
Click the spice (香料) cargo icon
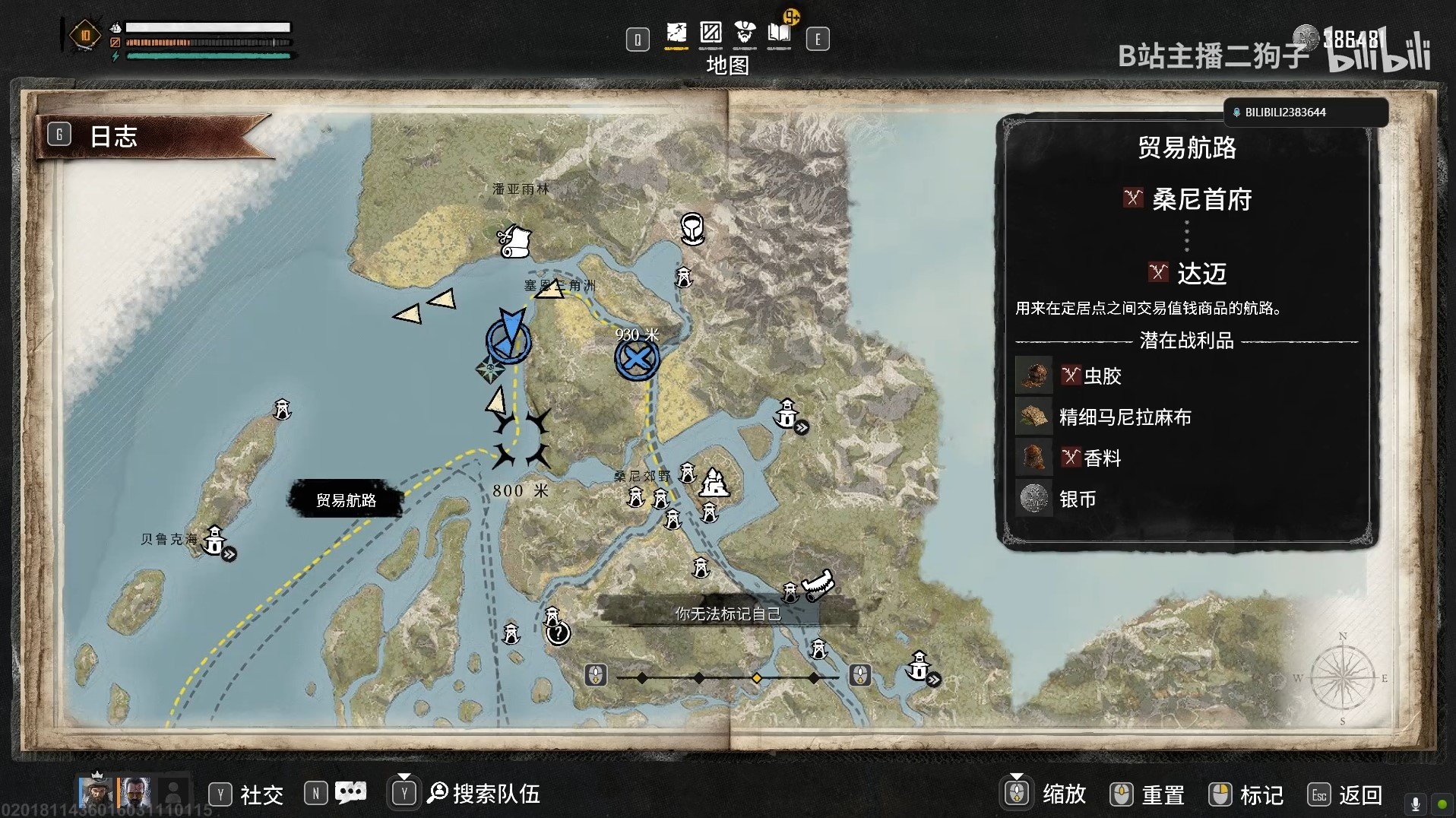[1033, 457]
